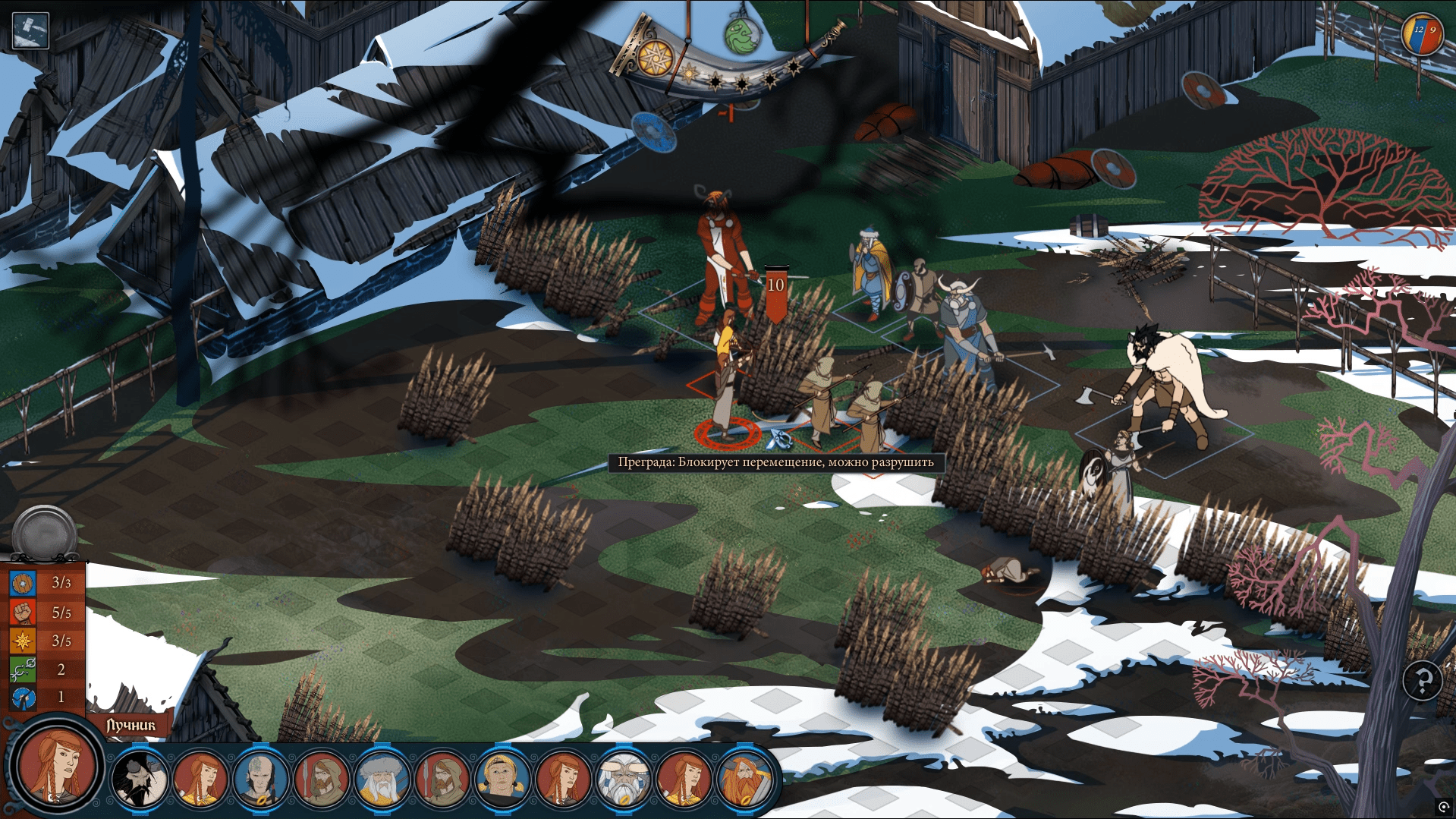This screenshot has height=819, width=1456.
Task: Click the round shield armor stat icon
Action: (23, 583)
